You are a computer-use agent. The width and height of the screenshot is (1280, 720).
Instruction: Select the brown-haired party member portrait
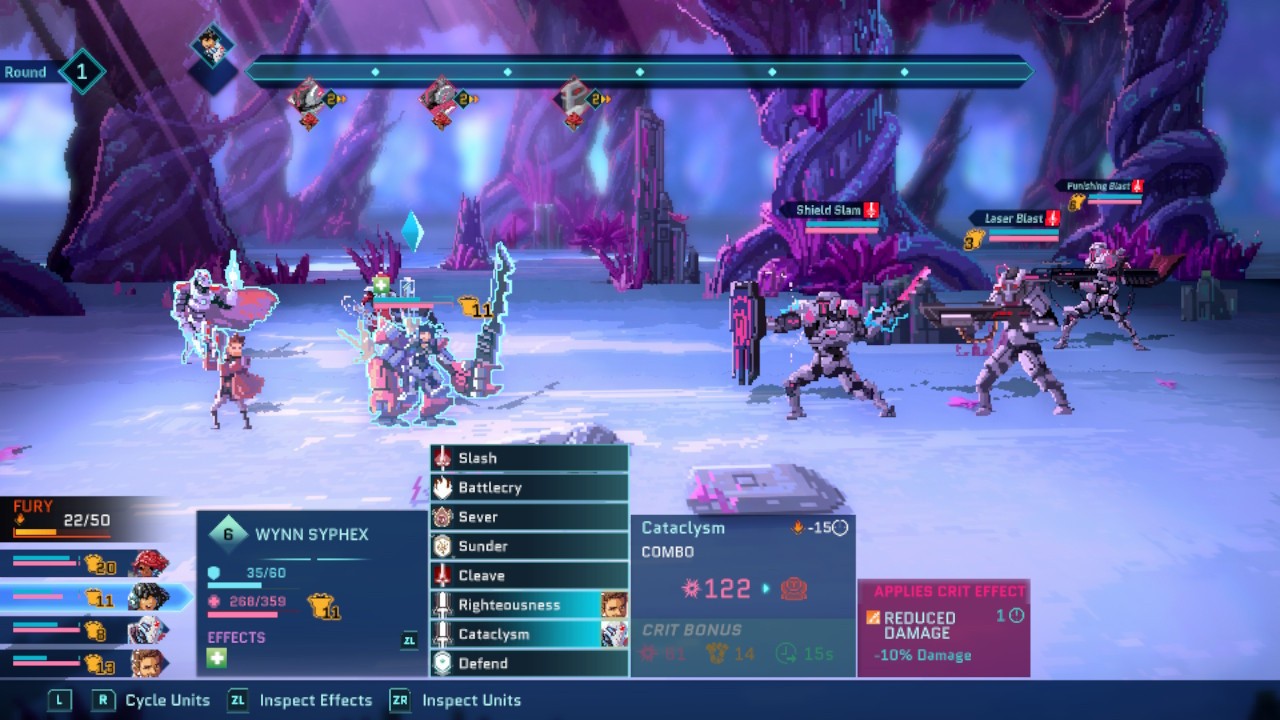(x=149, y=663)
